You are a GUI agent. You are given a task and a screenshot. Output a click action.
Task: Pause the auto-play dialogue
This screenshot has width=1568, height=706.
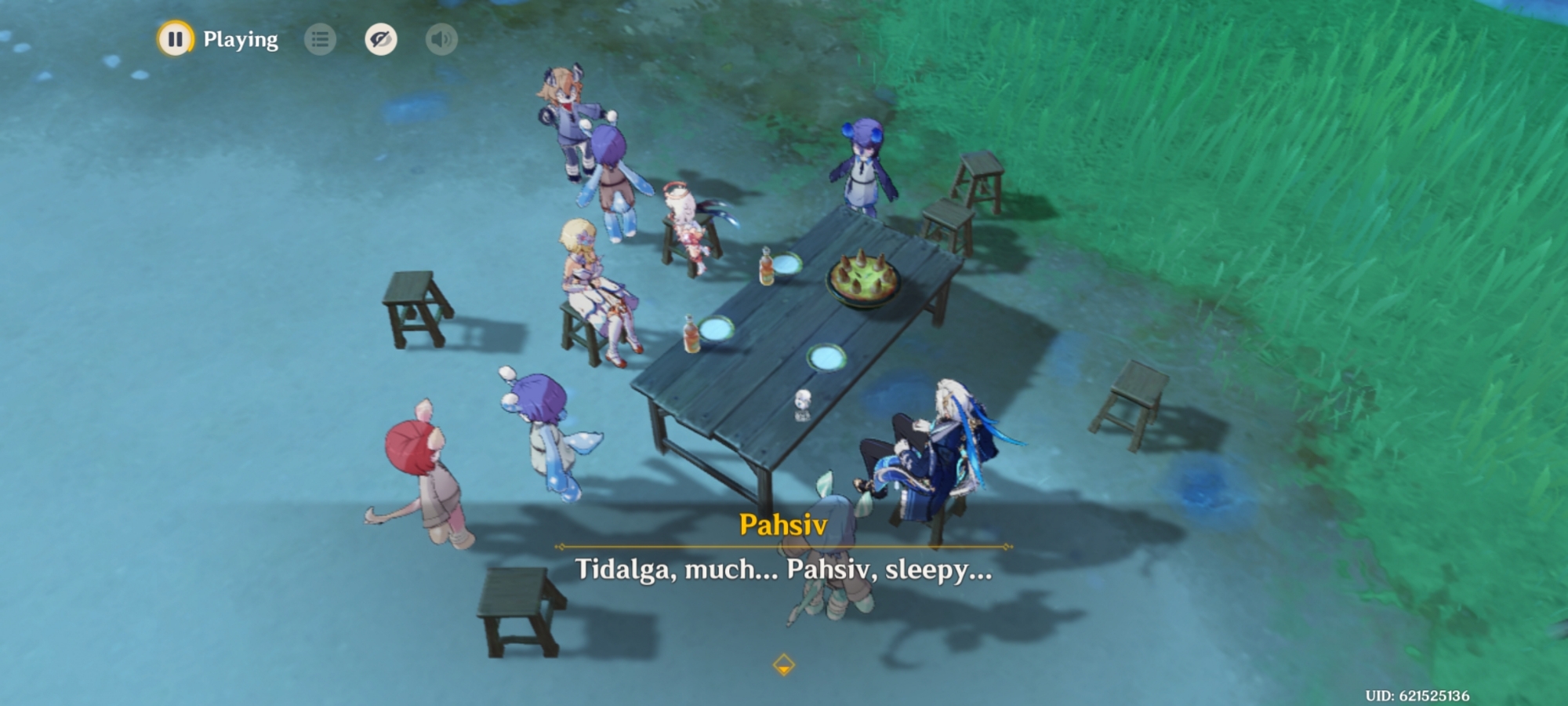pos(175,38)
